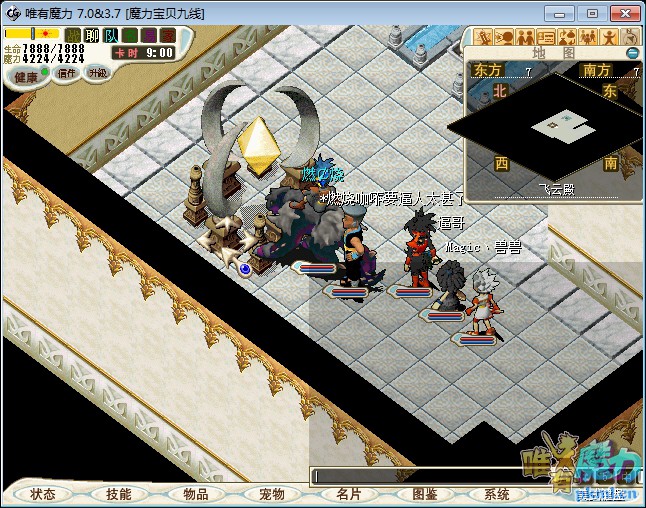Select the name card exchange icon
Image resolution: width=646 pixels, height=508 pixels.
pyautogui.click(x=547, y=37)
